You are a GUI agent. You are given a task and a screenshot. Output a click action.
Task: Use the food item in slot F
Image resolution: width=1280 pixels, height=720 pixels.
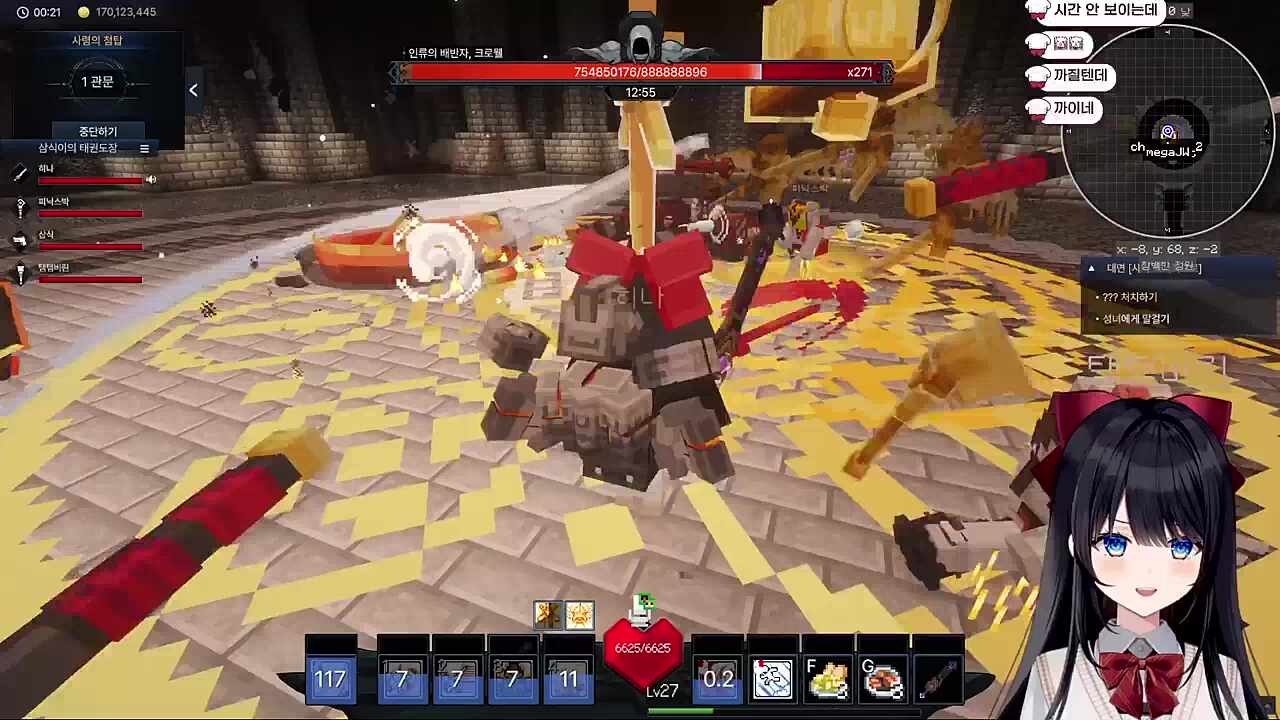[828, 679]
